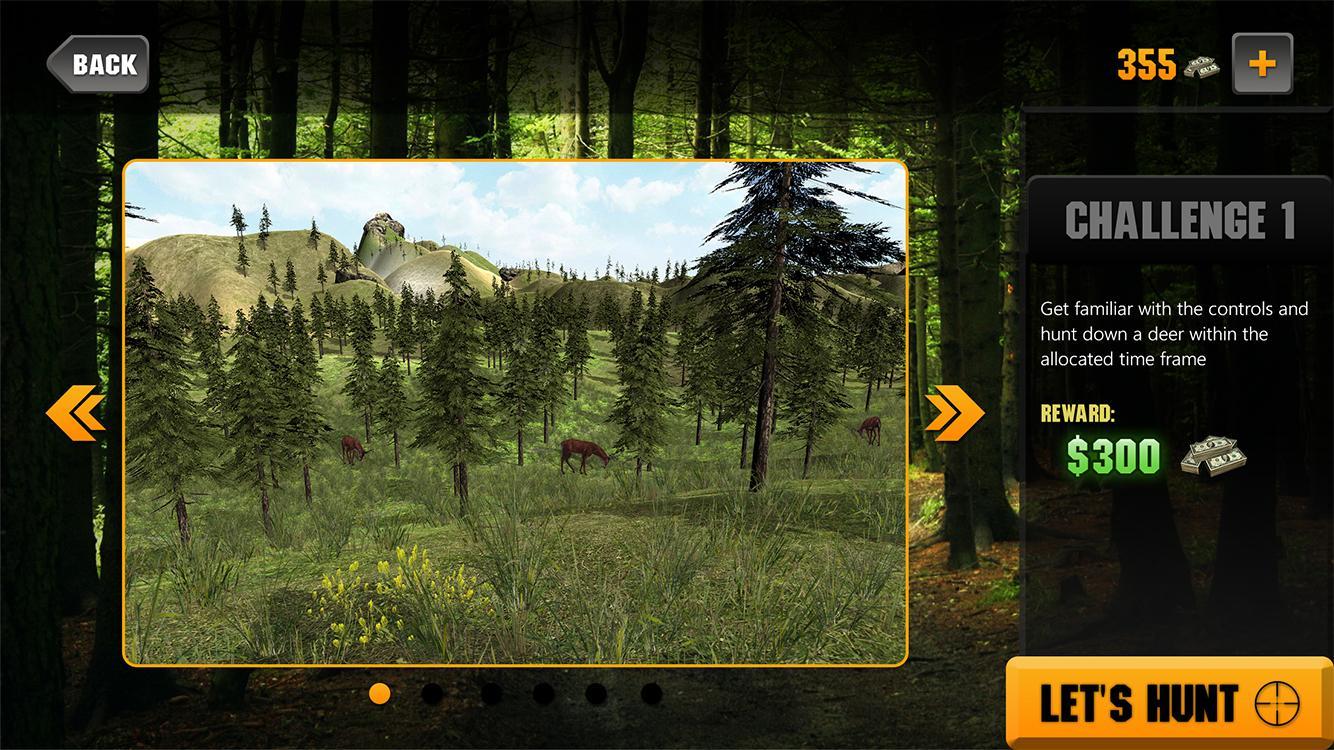The image size is (1334, 750).
Task: Select the last pagination dot
Action: click(x=650, y=692)
